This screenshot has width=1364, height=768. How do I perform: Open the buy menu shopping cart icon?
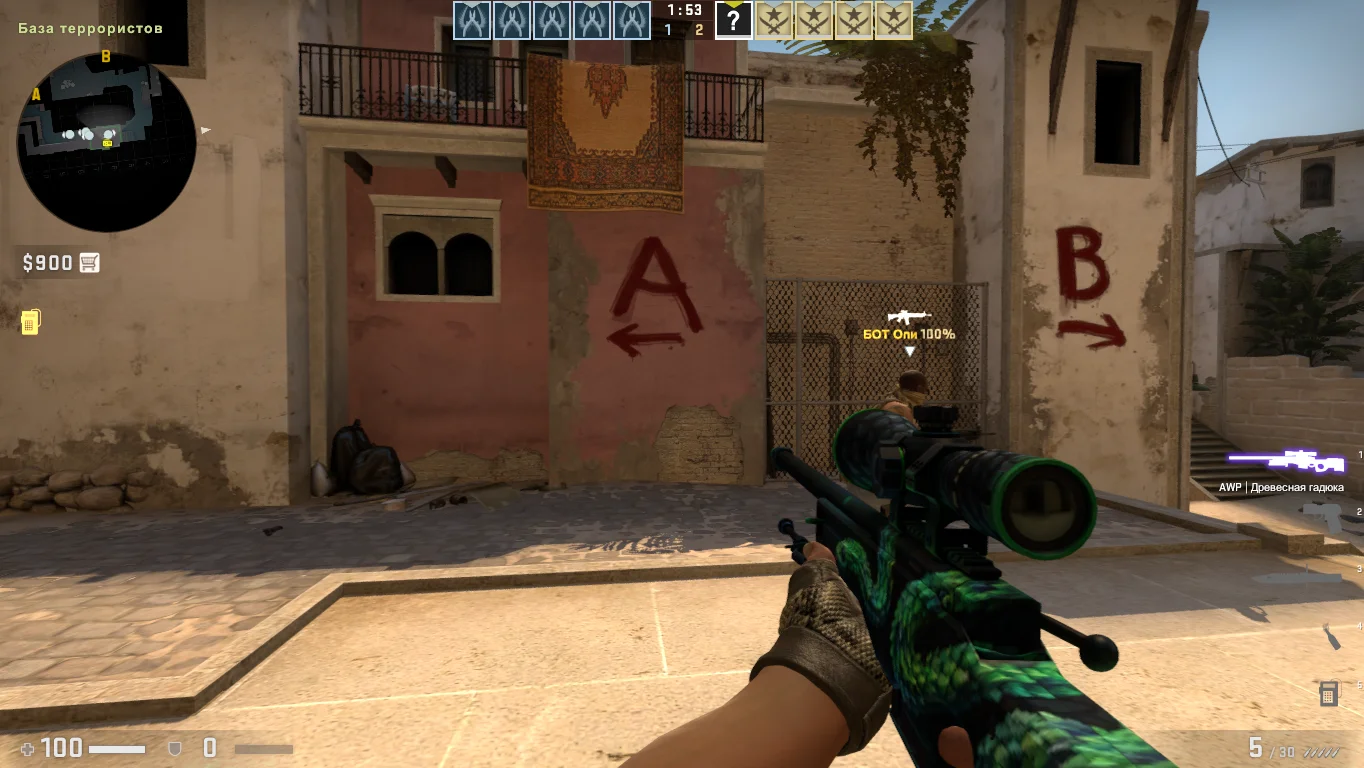coord(90,263)
